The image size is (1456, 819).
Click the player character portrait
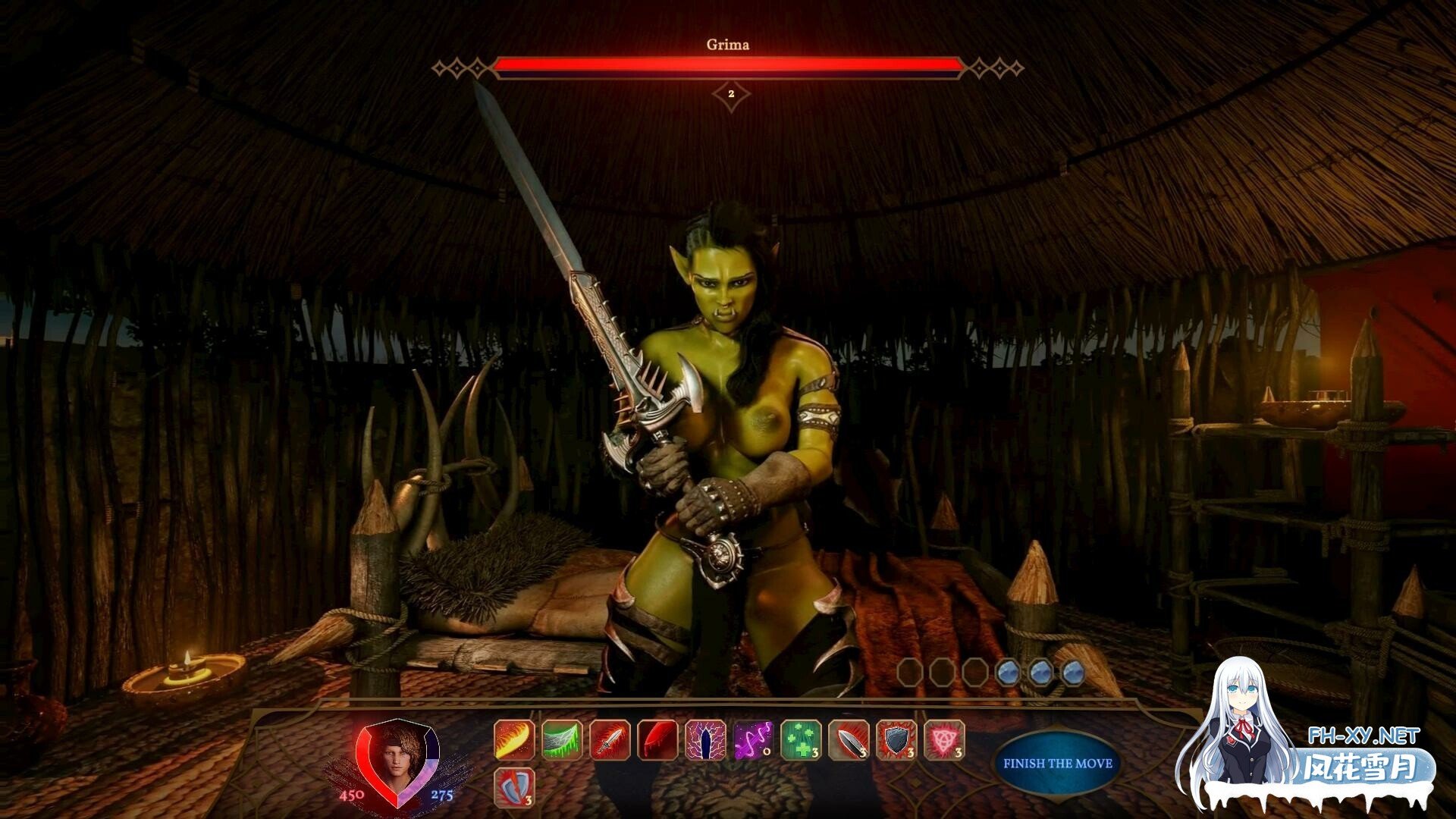pyautogui.click(x=397, y=762)
